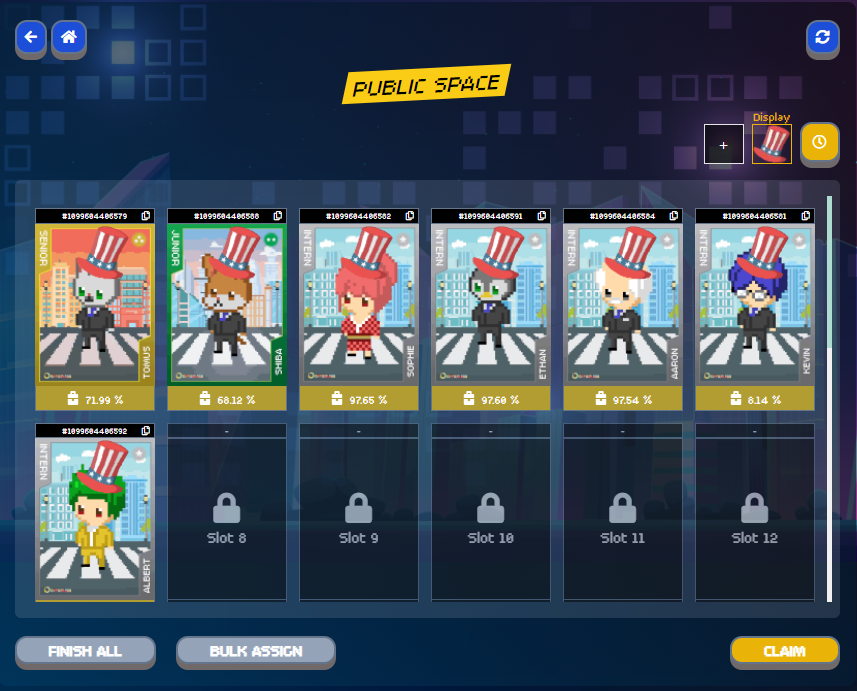This screenshot has width=857, height=691.
Task: Claim the rewards
Action: [x=784, y=651]
